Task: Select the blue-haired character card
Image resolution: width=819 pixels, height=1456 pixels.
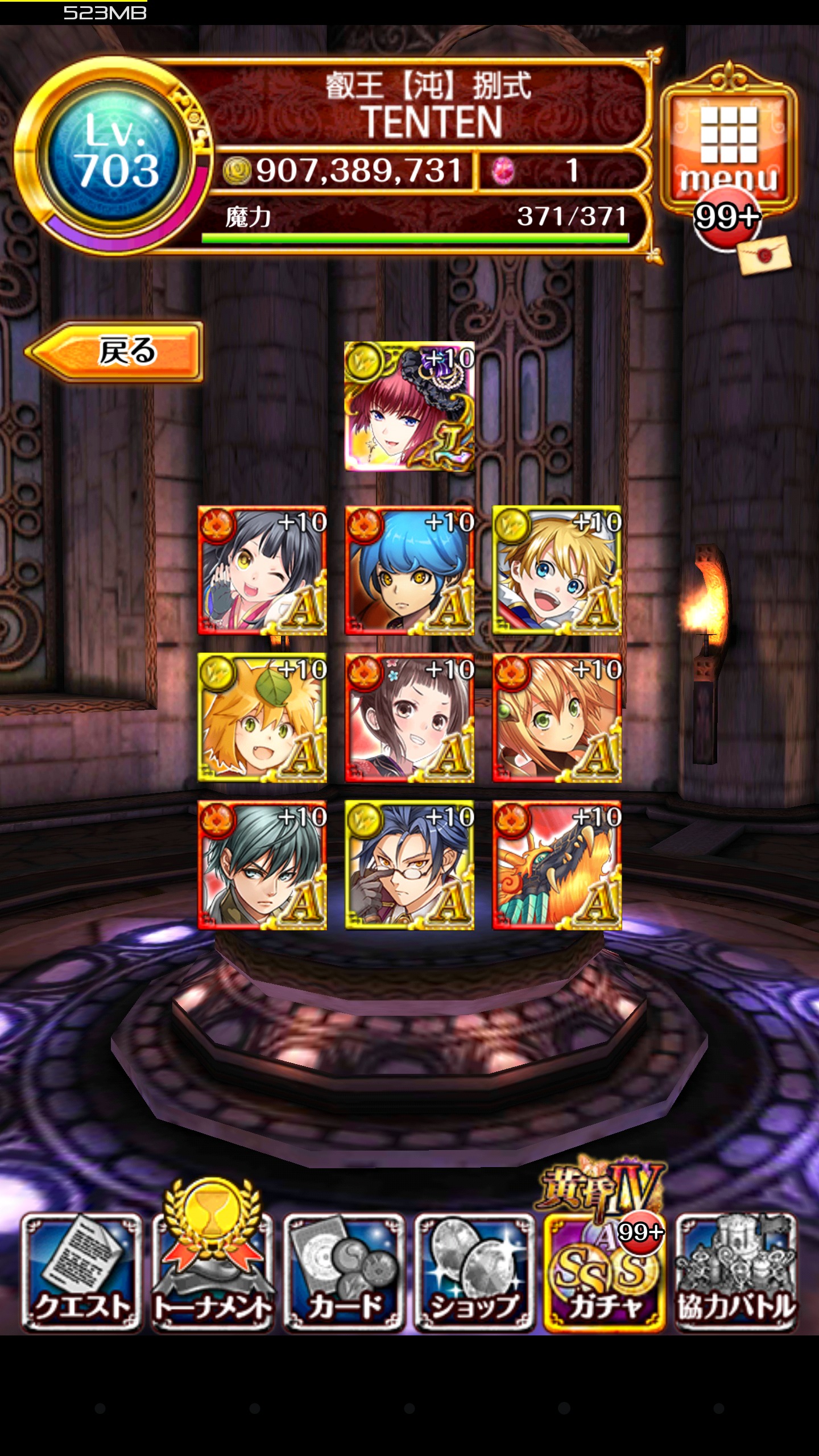Action: 409,570
